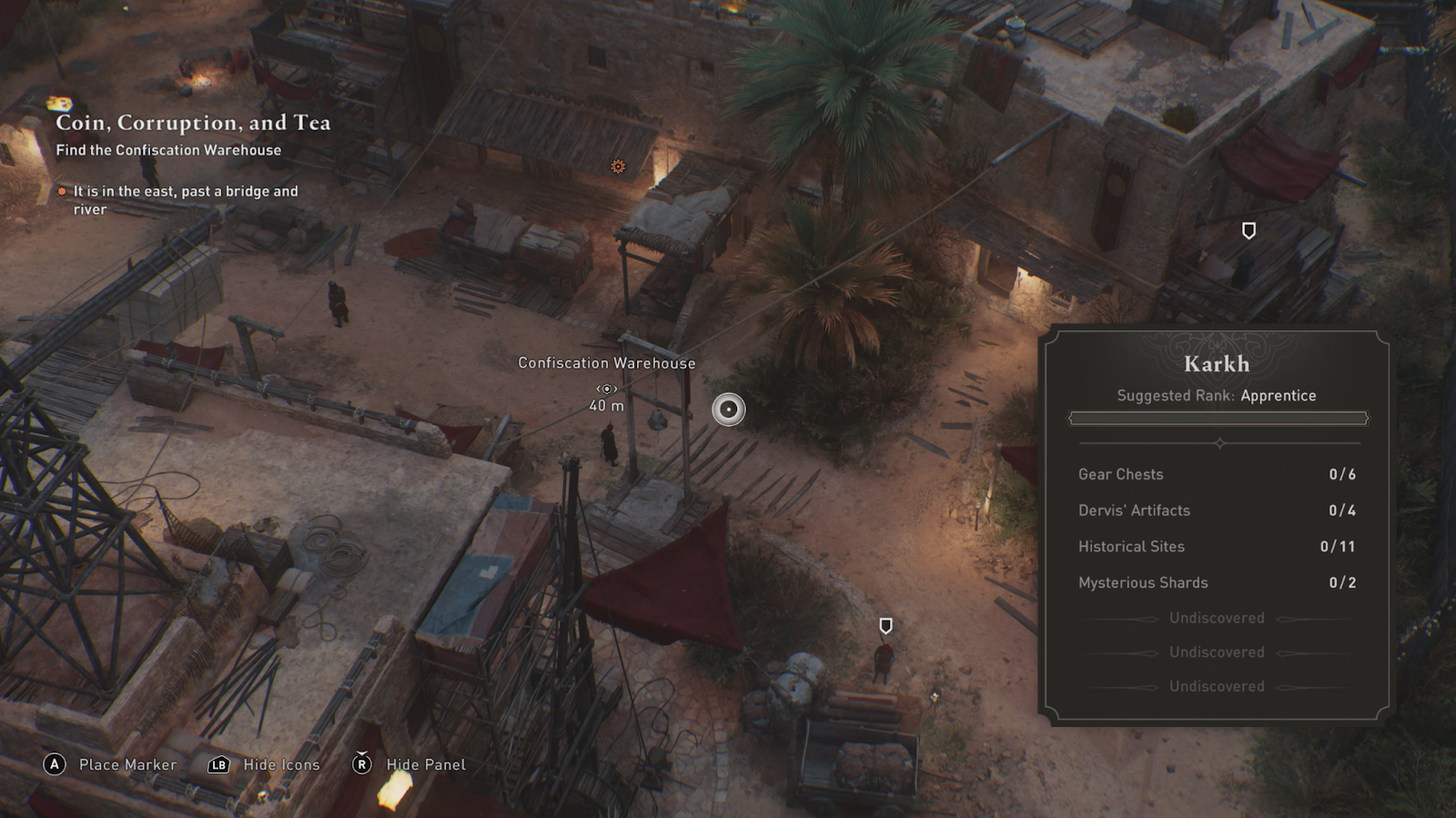
Task: Click the Karkh district panel title
Action: pos(1217,364)
